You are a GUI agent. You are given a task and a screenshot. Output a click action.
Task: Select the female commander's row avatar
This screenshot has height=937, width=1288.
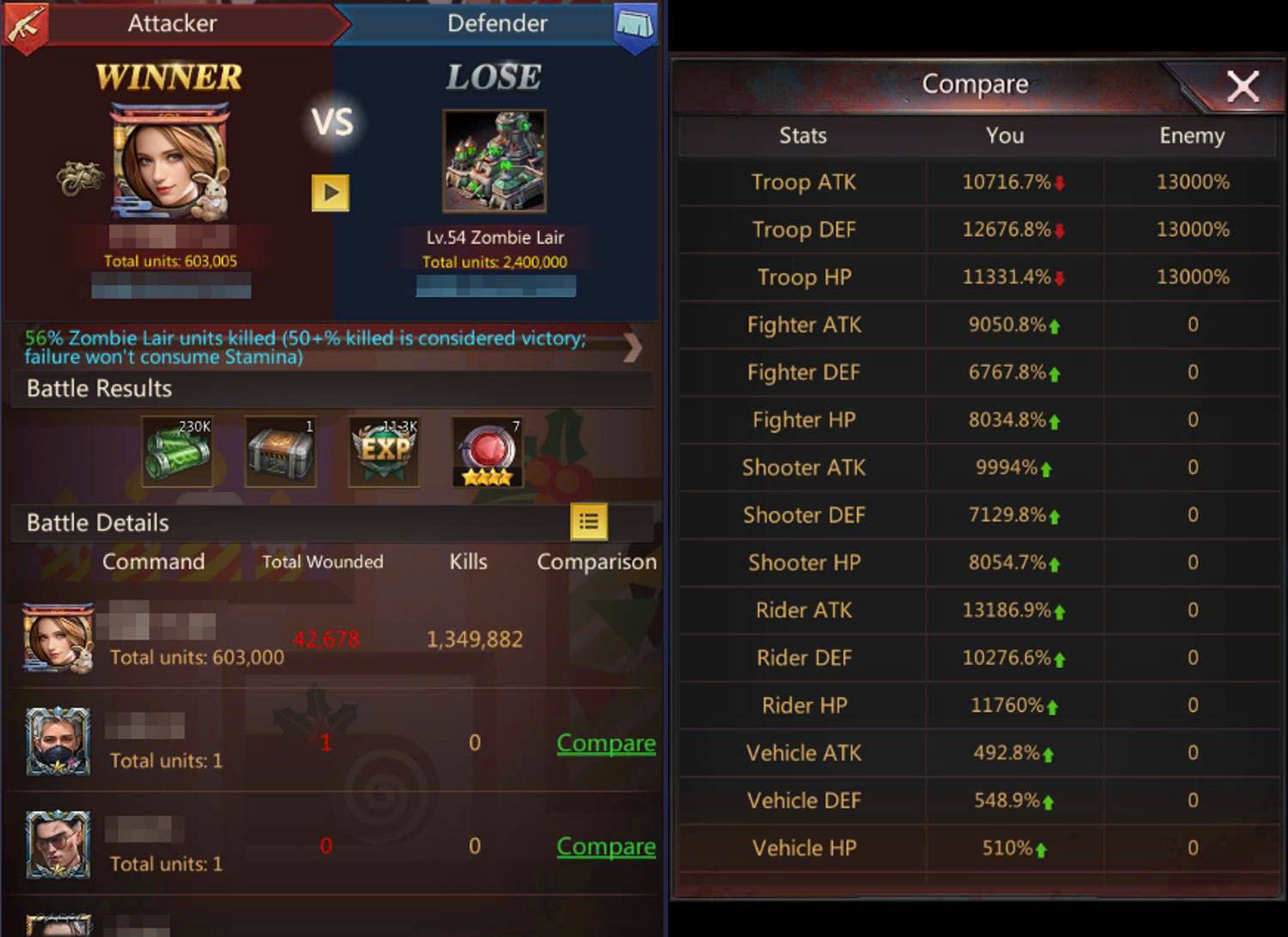(x=58, y=638)
